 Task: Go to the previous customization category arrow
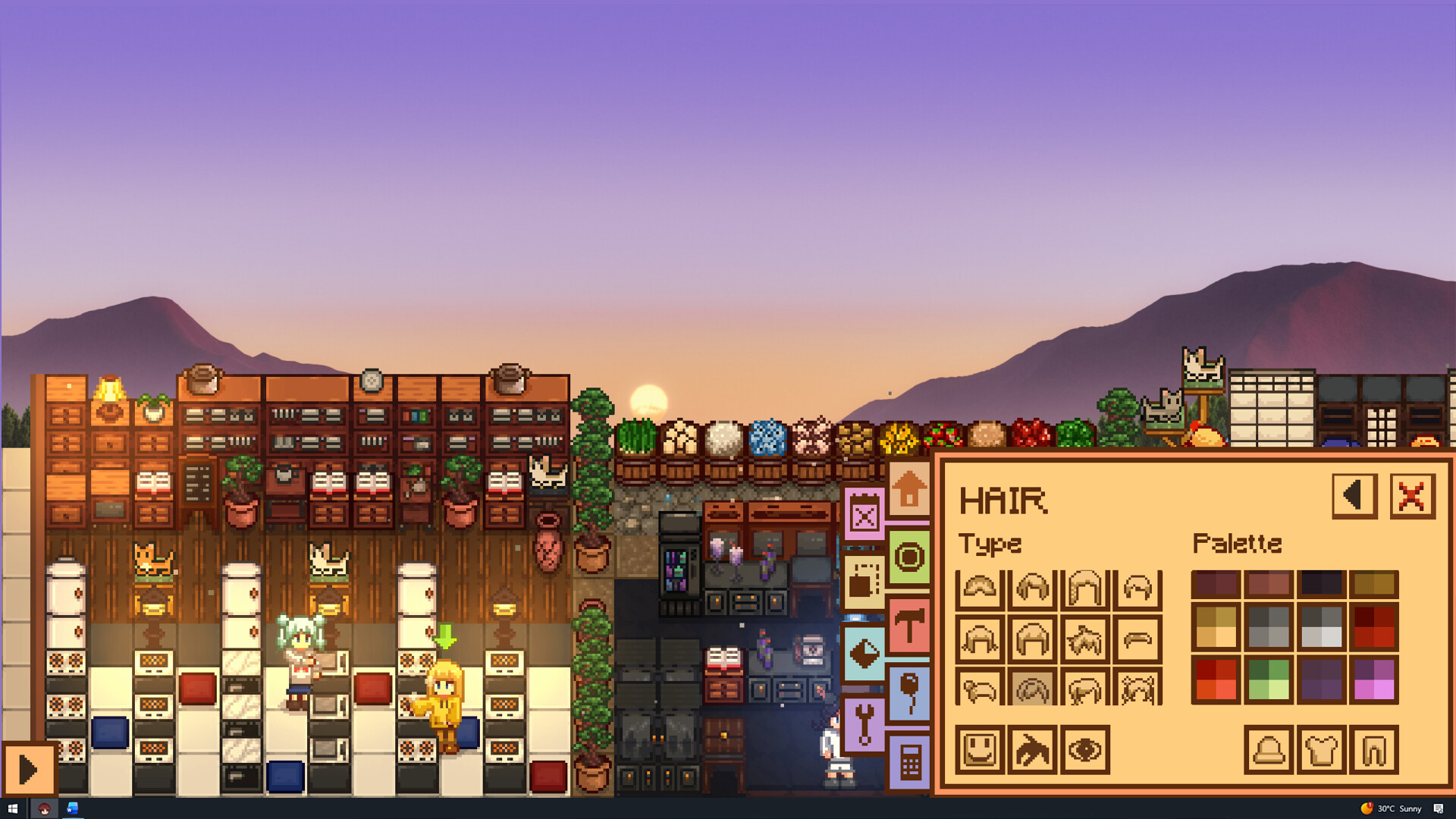click(1356, 496)
